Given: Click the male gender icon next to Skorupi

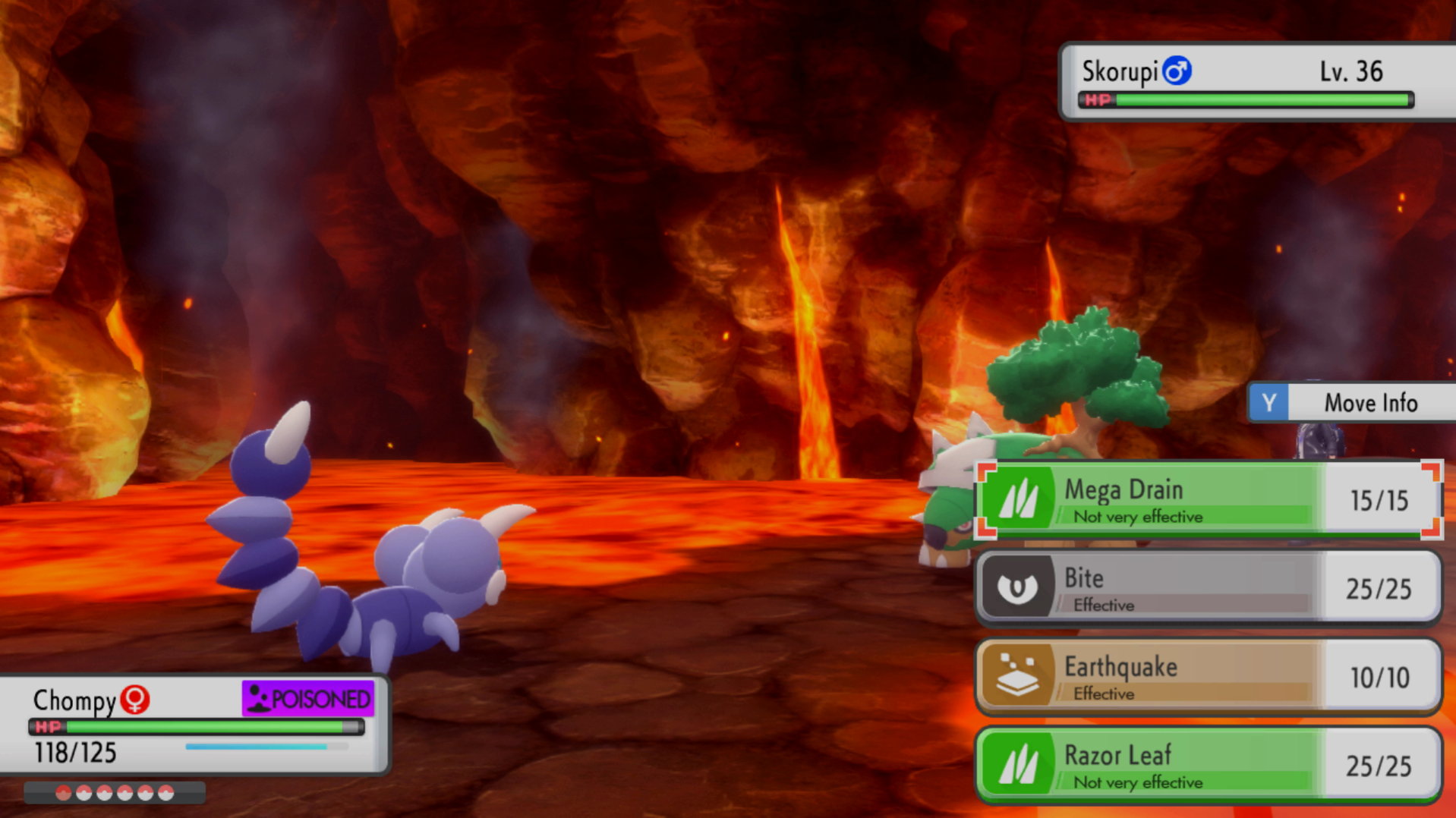Looking at the screenshot, I should pyautogui.click(x=1176, y=69).
